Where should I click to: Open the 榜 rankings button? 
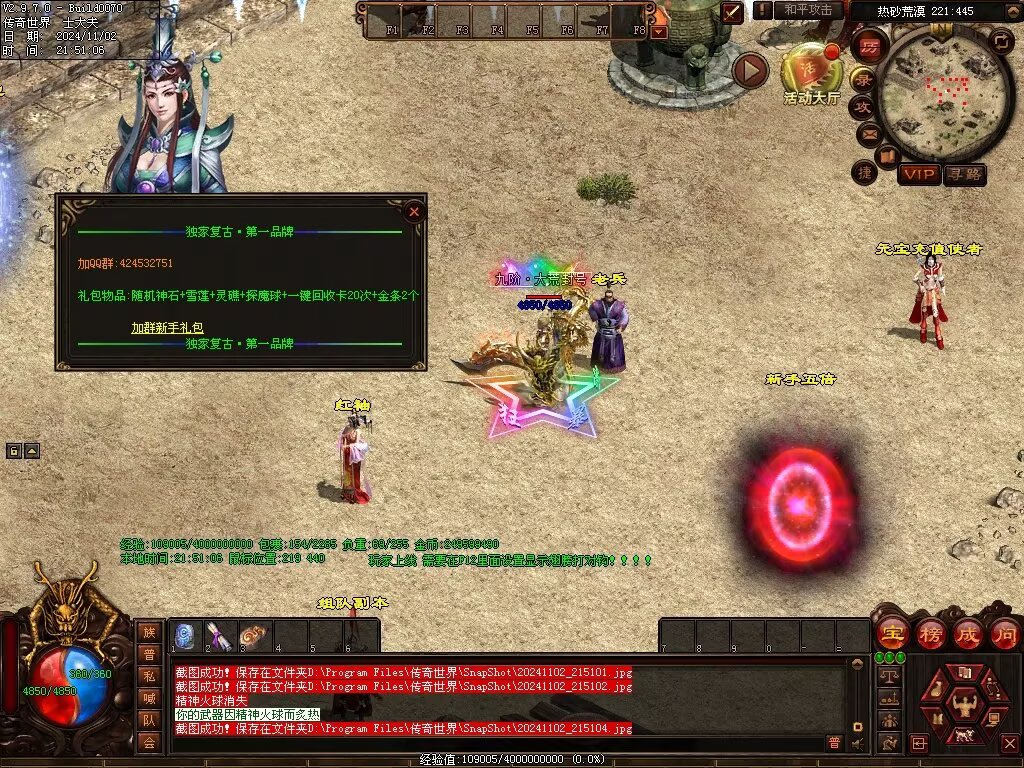point(930,634)
